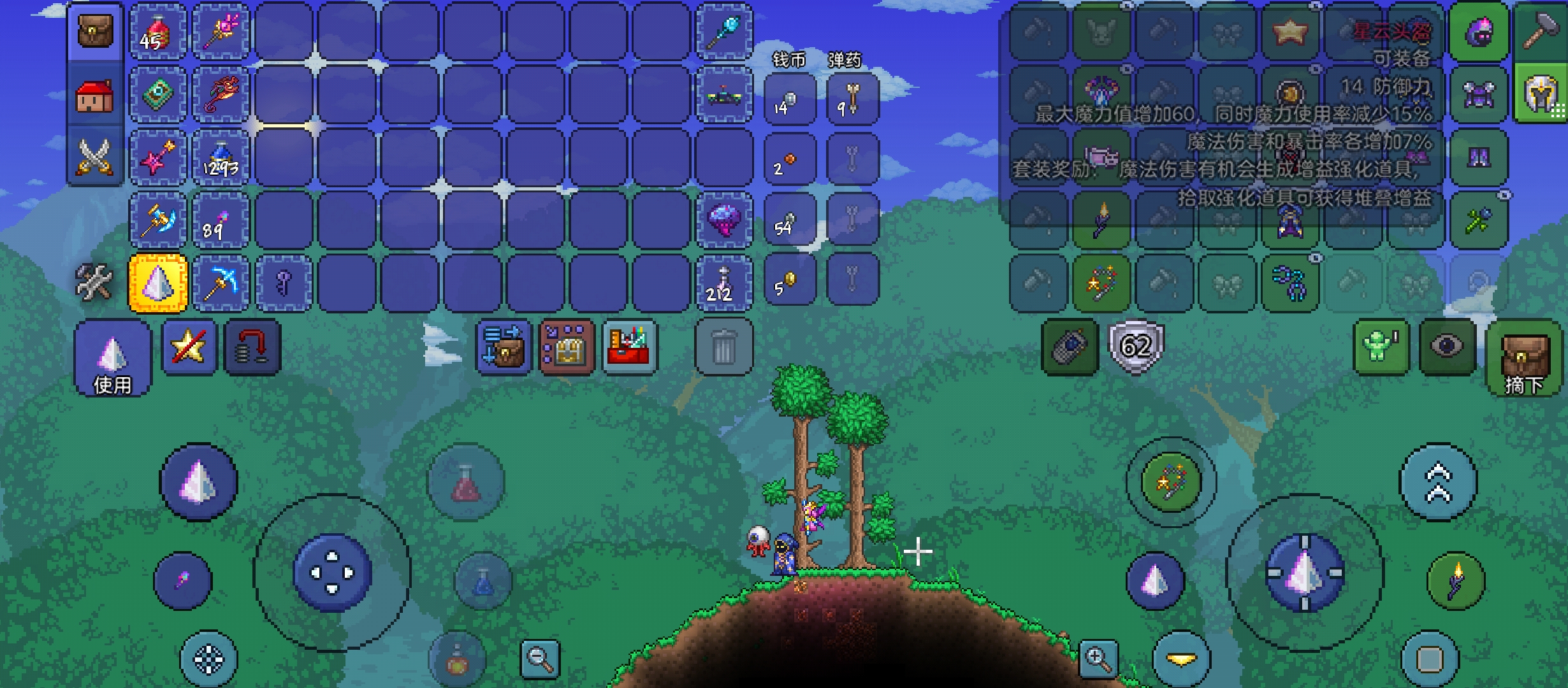Select the mana potion stack of 1293
Viewport: 1568px width, 688px height.
(x=221, y=158)
